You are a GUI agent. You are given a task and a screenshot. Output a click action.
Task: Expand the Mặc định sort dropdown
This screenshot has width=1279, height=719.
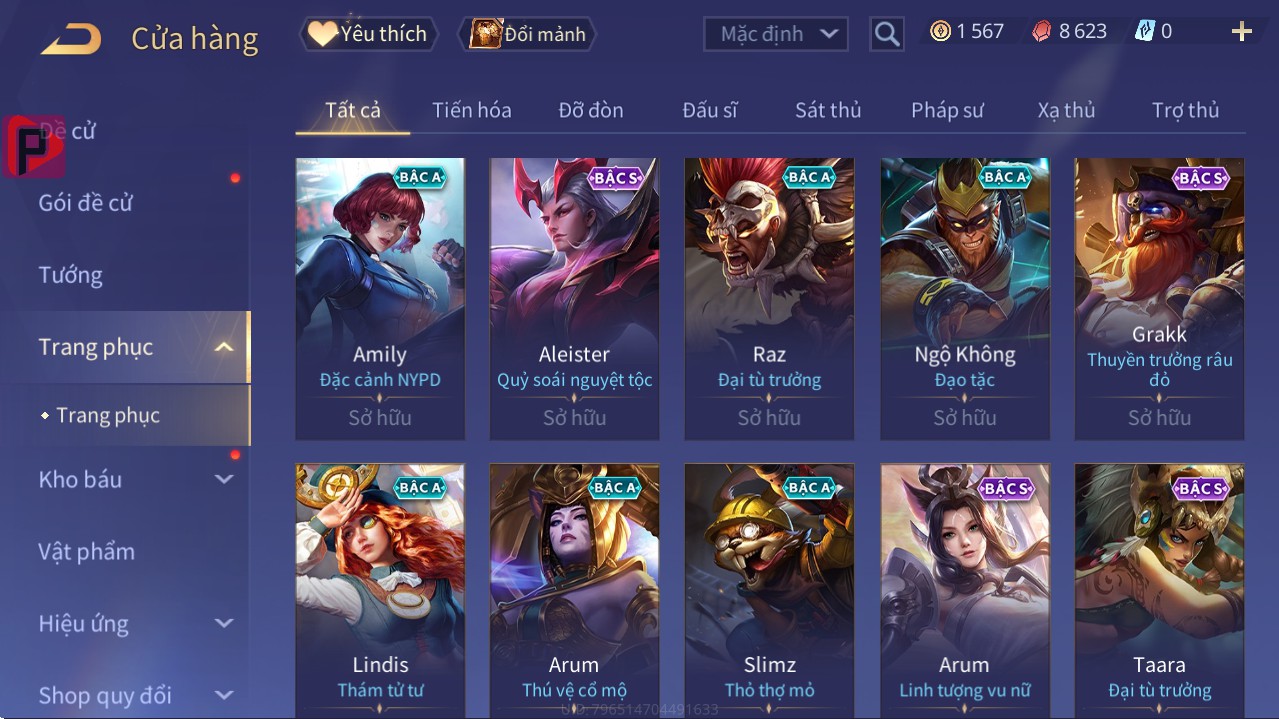pos(775,34)
